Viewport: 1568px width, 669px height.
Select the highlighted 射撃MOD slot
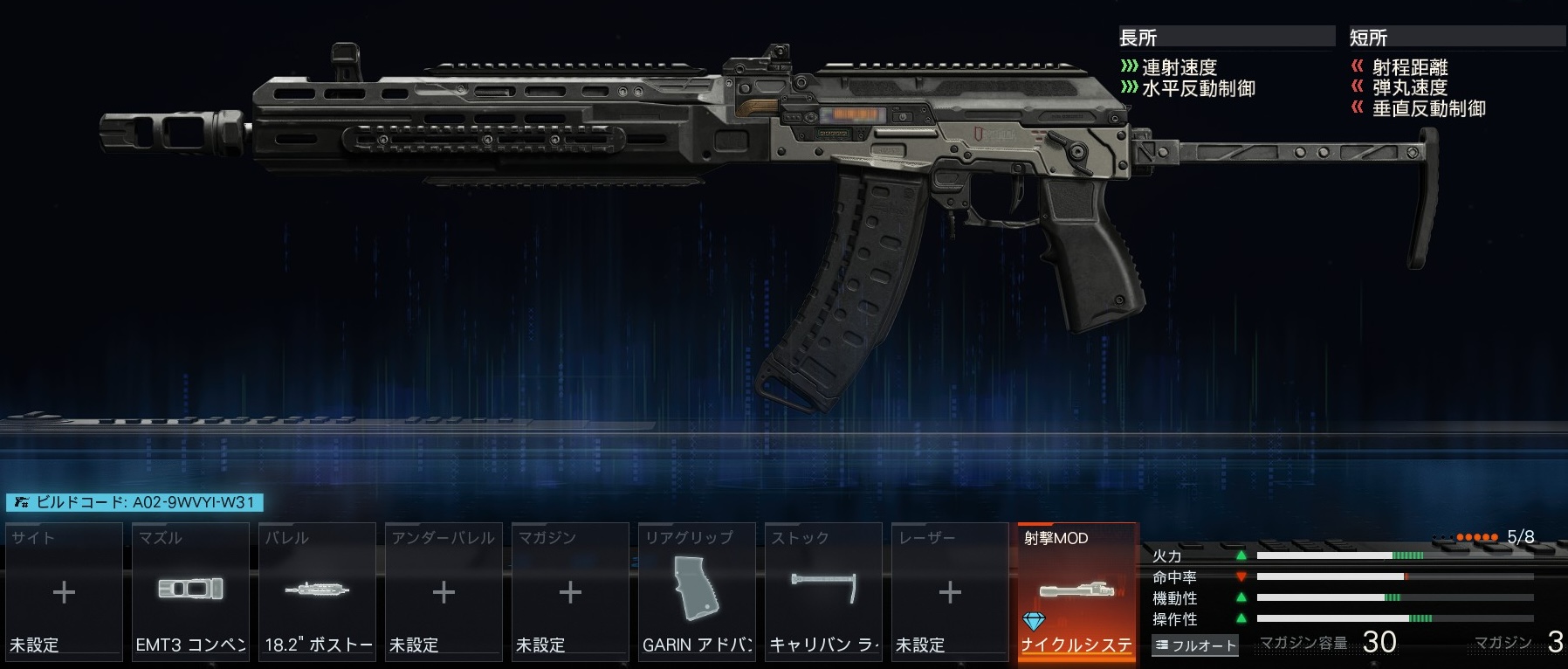point(1077,591)
